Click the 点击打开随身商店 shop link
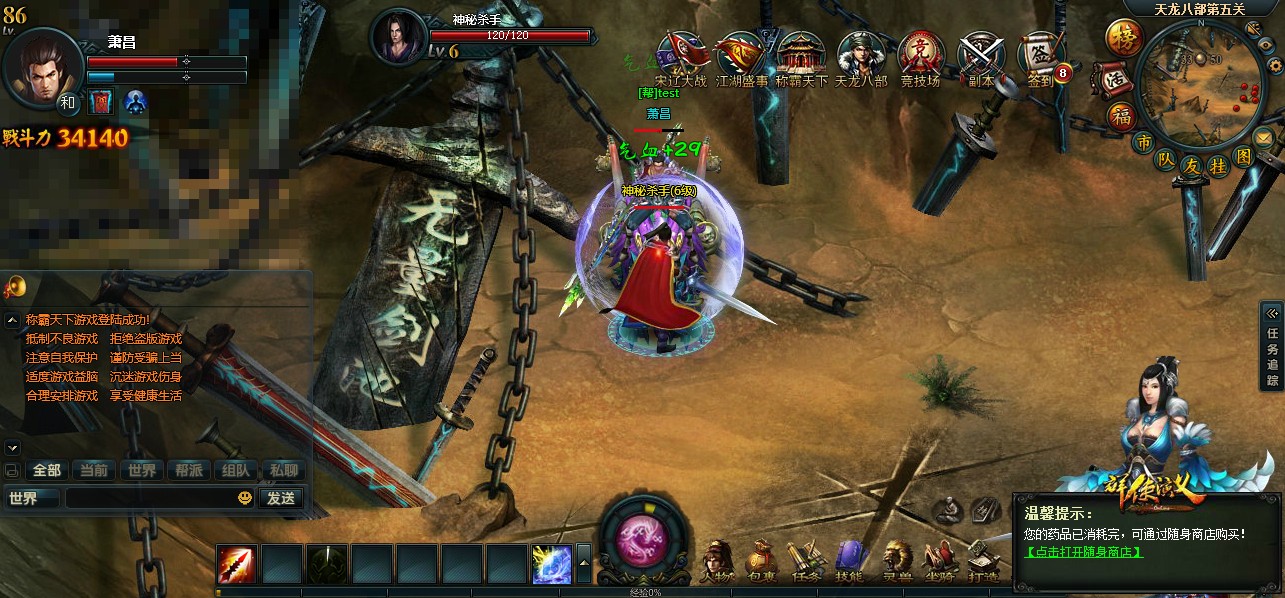Screen dimensions: 1285x598 click(x=1083, y=552)
